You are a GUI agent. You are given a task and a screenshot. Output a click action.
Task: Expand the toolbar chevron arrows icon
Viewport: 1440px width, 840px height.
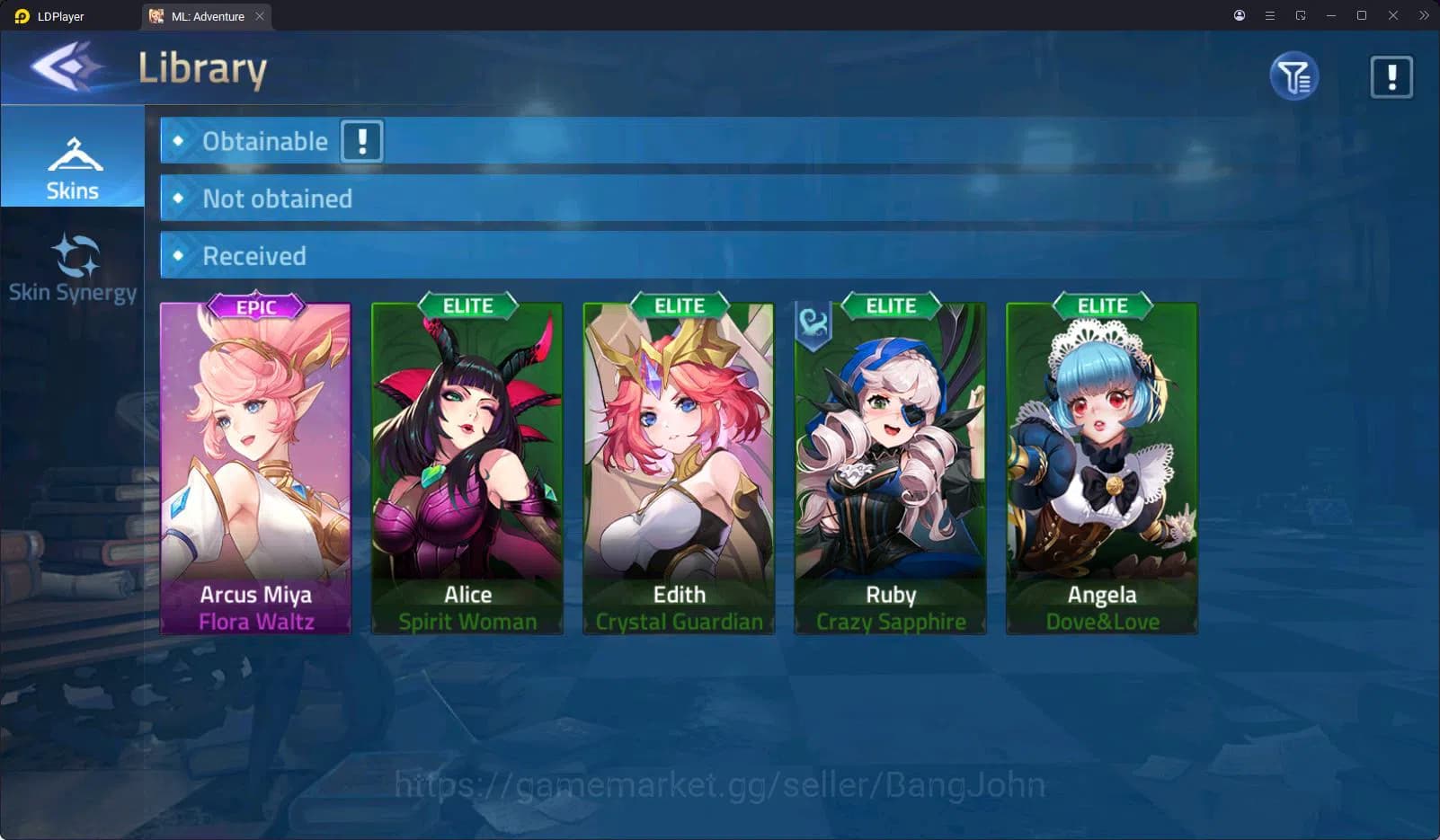coord(1424,15)
